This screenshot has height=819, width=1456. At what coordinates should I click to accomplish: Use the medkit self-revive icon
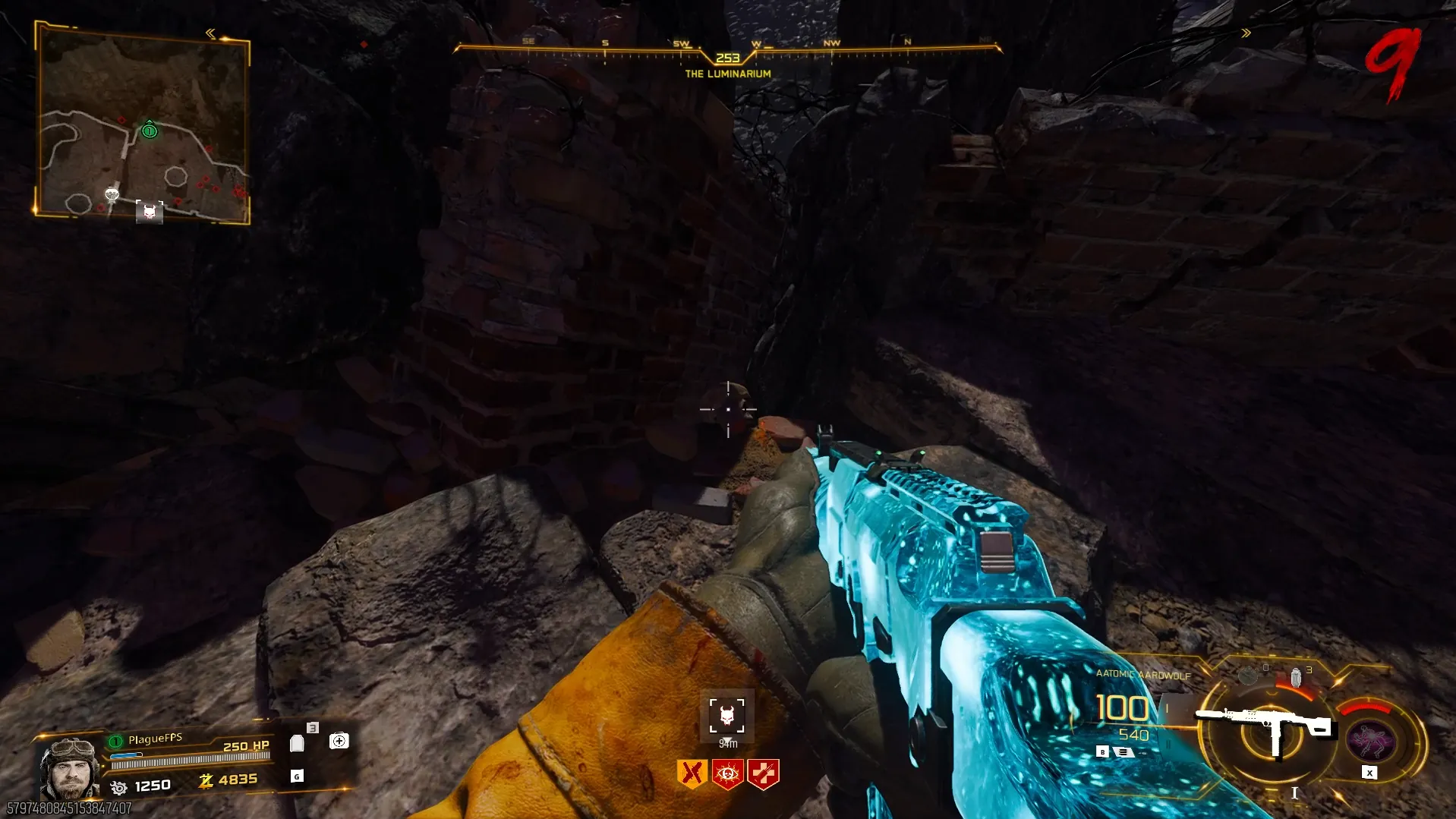pos(339,741)
